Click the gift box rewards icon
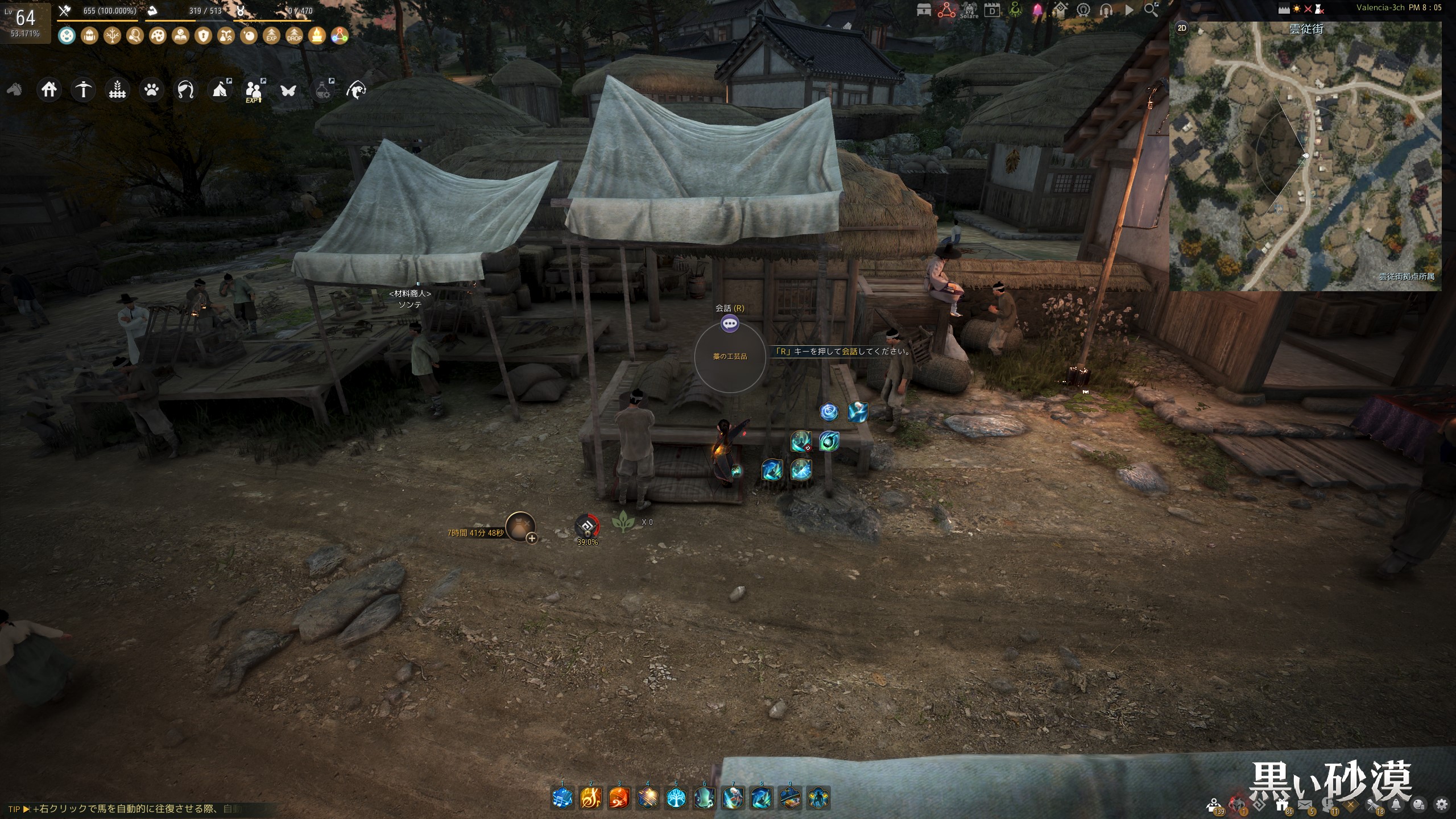 click(1282, 804)
